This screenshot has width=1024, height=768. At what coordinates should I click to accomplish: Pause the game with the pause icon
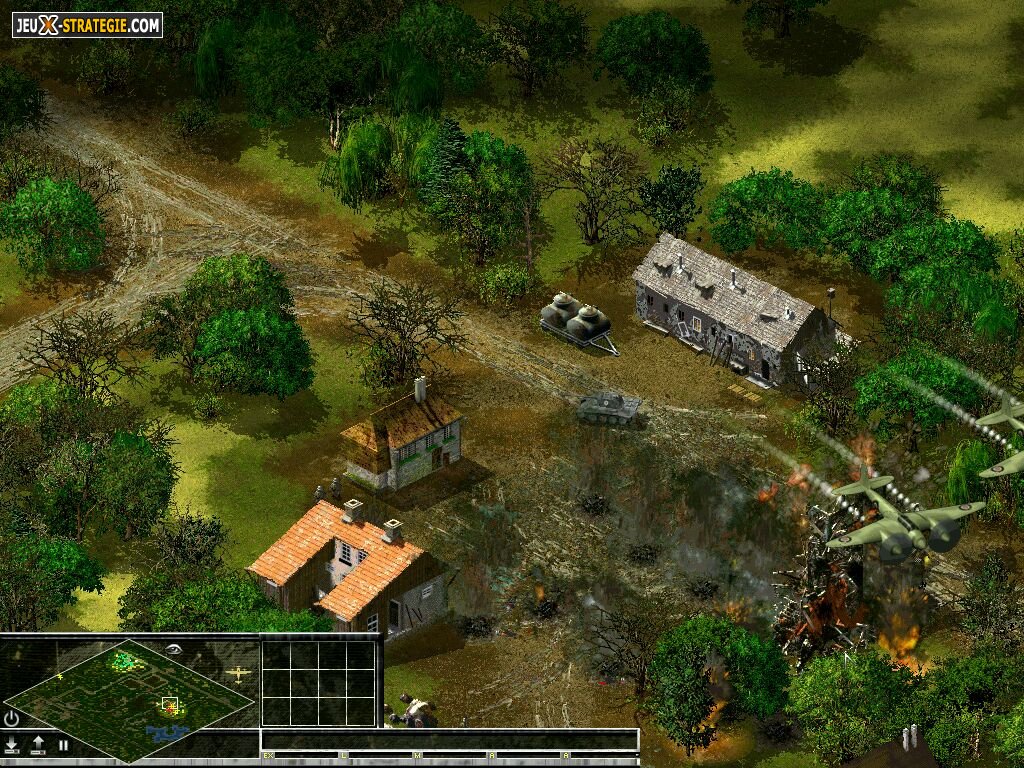(63, 744)
